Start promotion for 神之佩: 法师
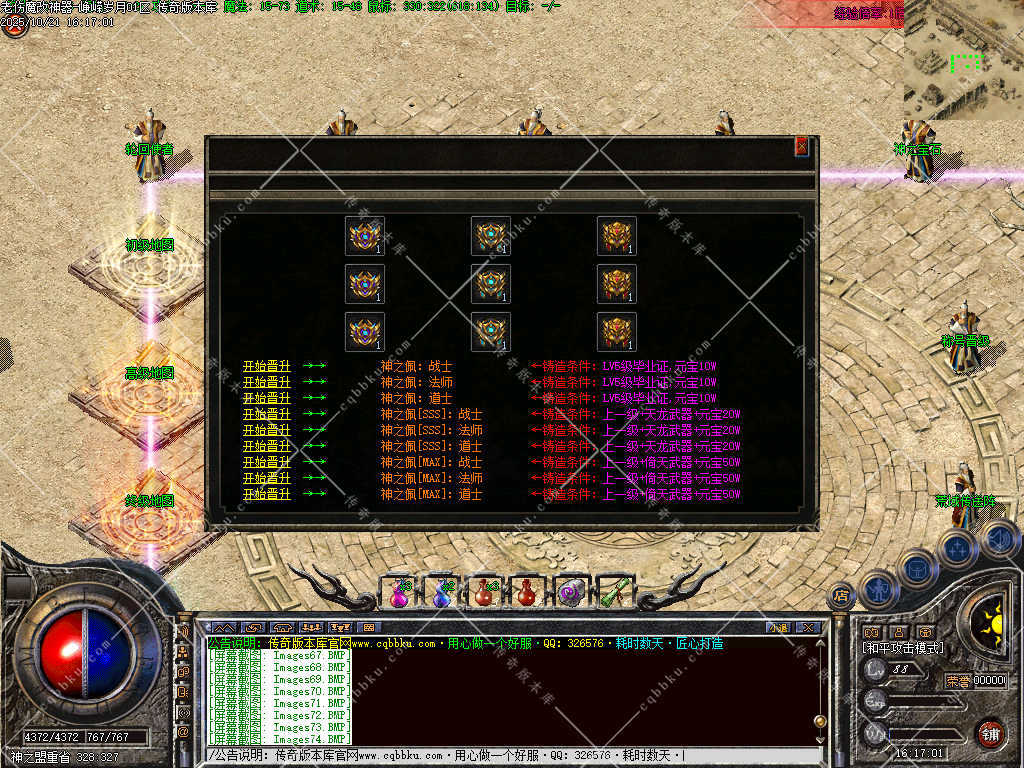The width and height of the screenshot is (1024, 768). [267, 382]
